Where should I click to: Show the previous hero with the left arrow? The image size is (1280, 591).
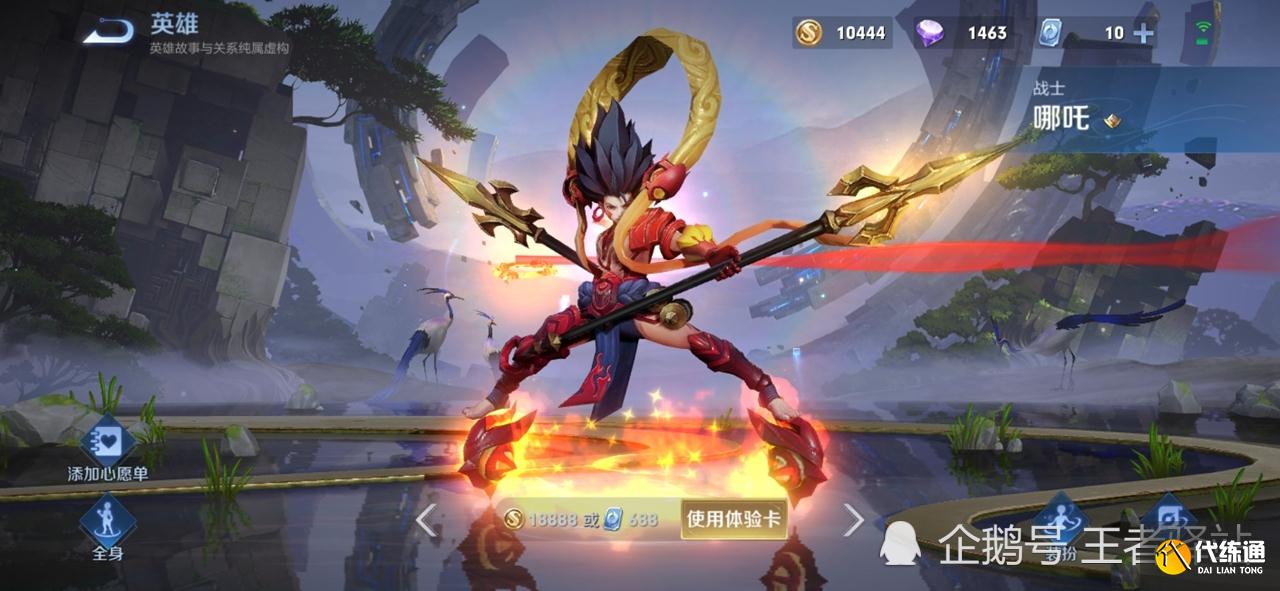426,519
